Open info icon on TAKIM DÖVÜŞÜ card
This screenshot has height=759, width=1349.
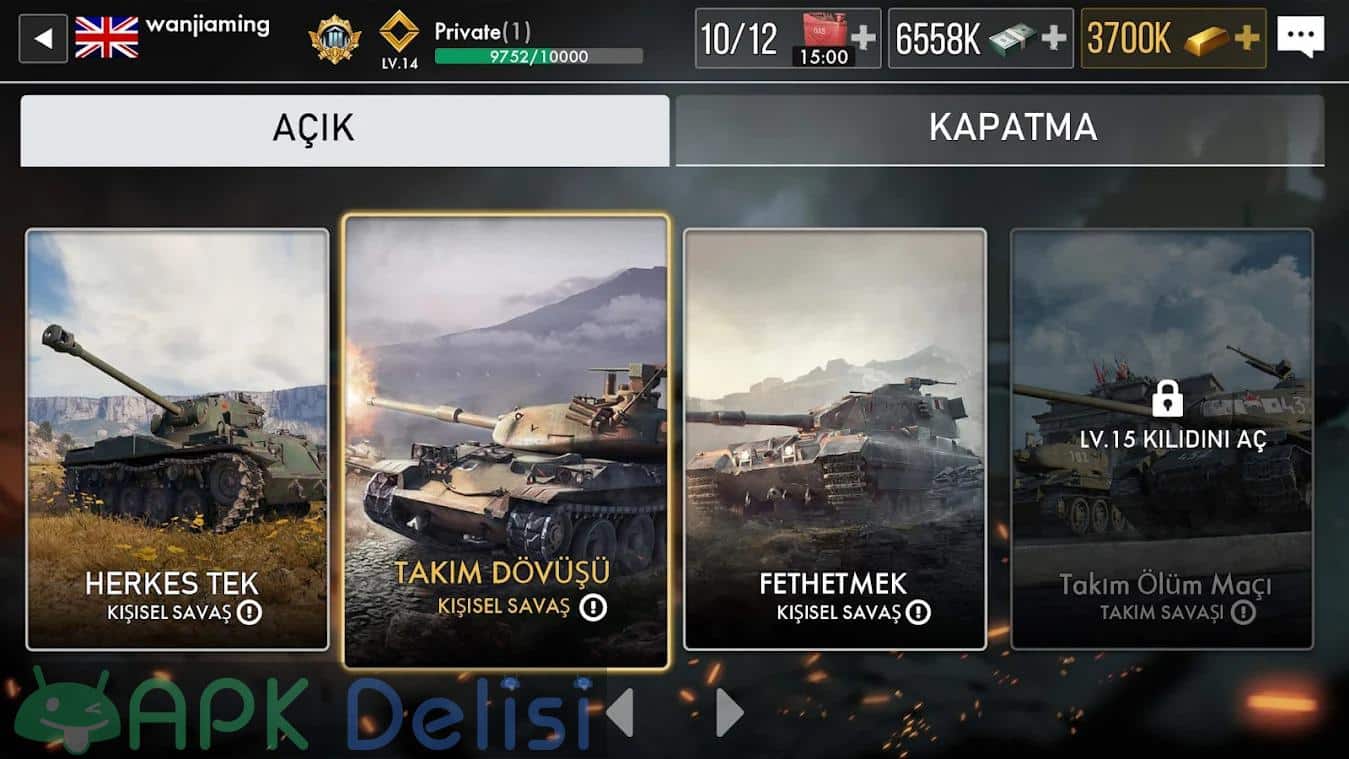593,606
